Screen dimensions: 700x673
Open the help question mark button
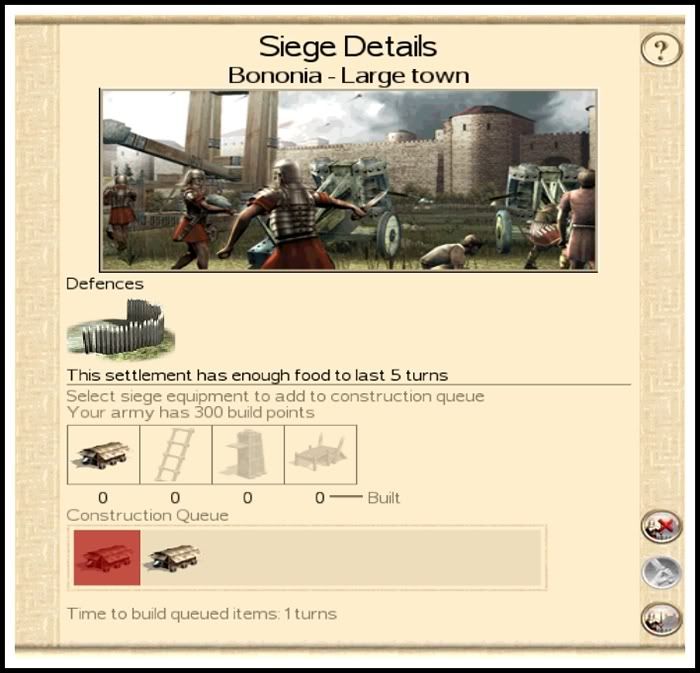[x=660, y=49]
